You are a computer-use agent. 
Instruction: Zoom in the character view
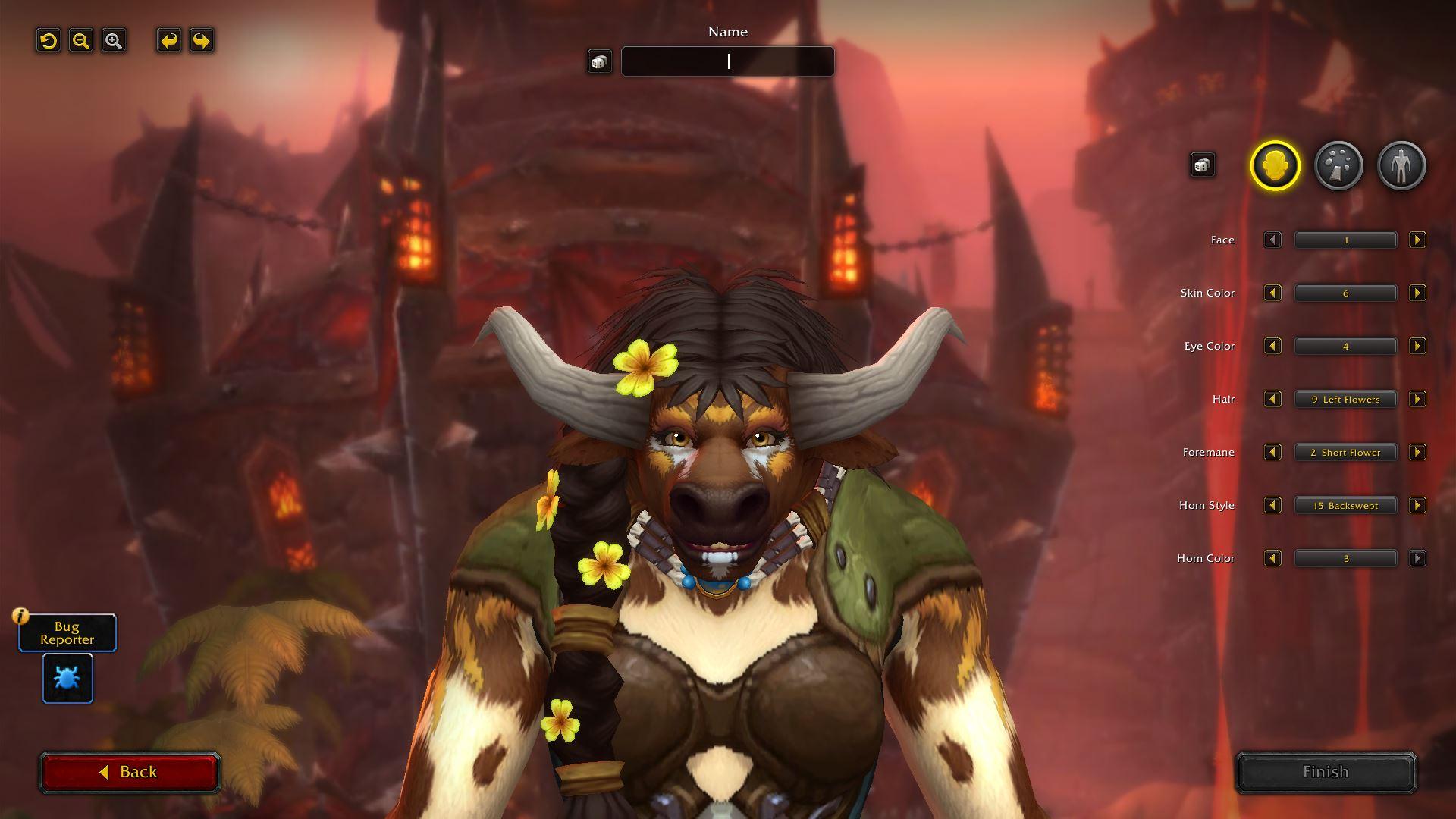tap(114, 41)
